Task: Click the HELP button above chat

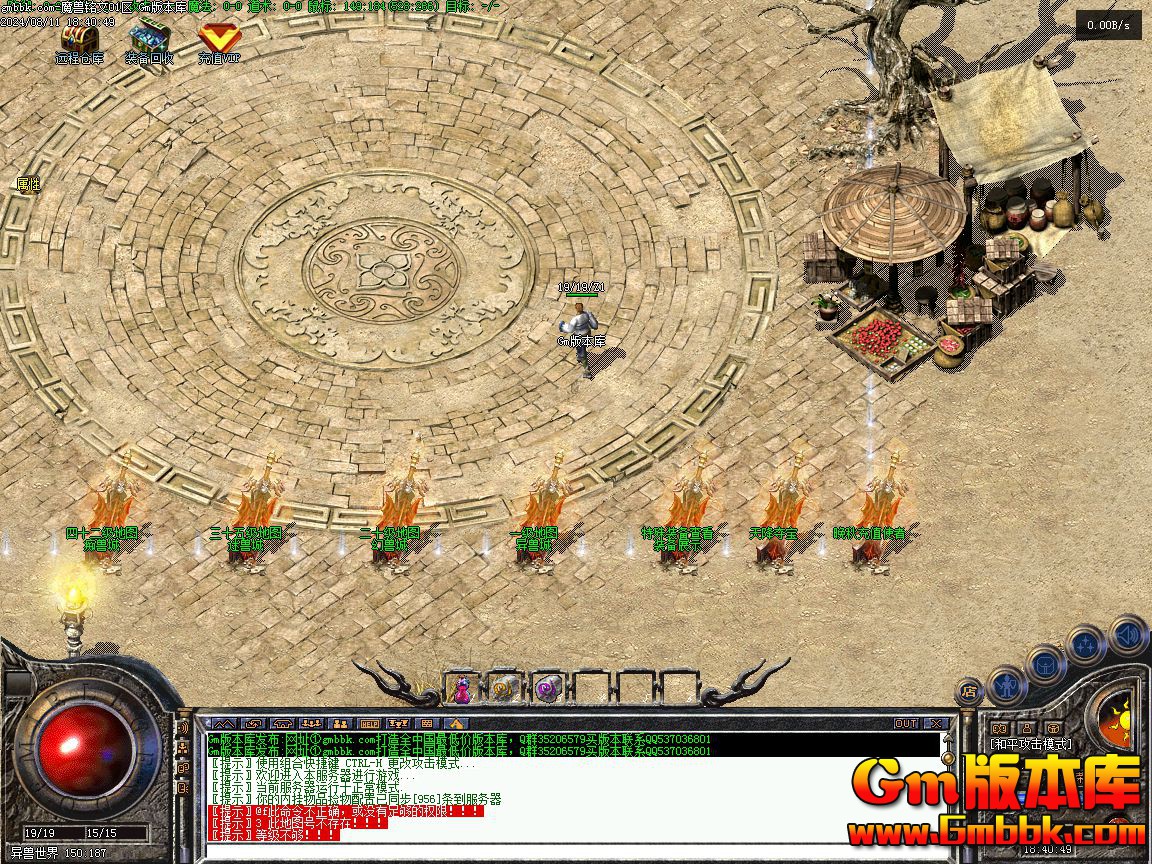Action: (370, 723)
